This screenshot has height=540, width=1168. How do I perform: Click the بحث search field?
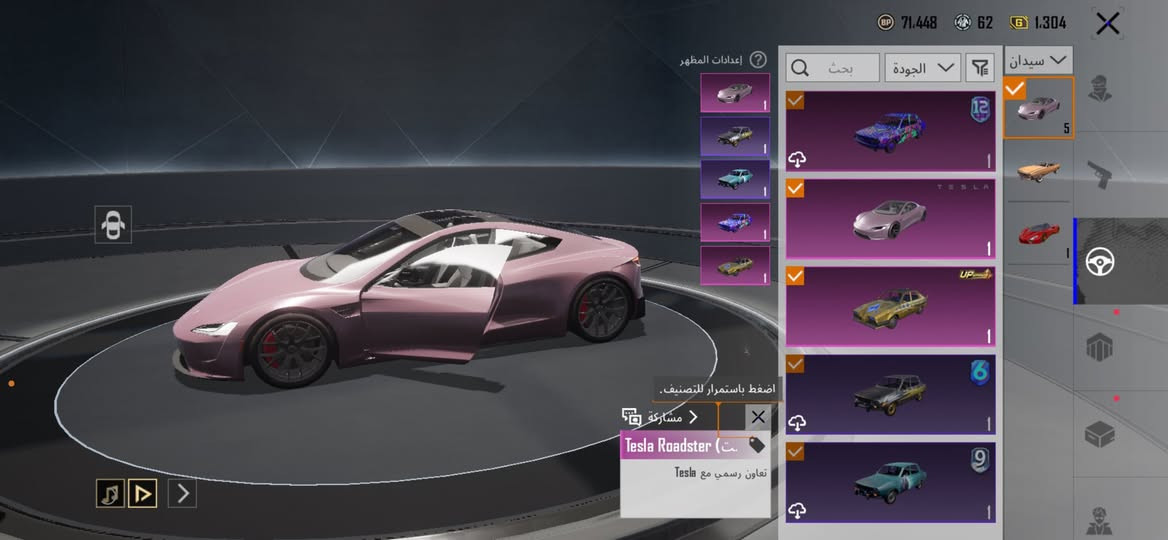pyautogui.click(x=833, y=68)
